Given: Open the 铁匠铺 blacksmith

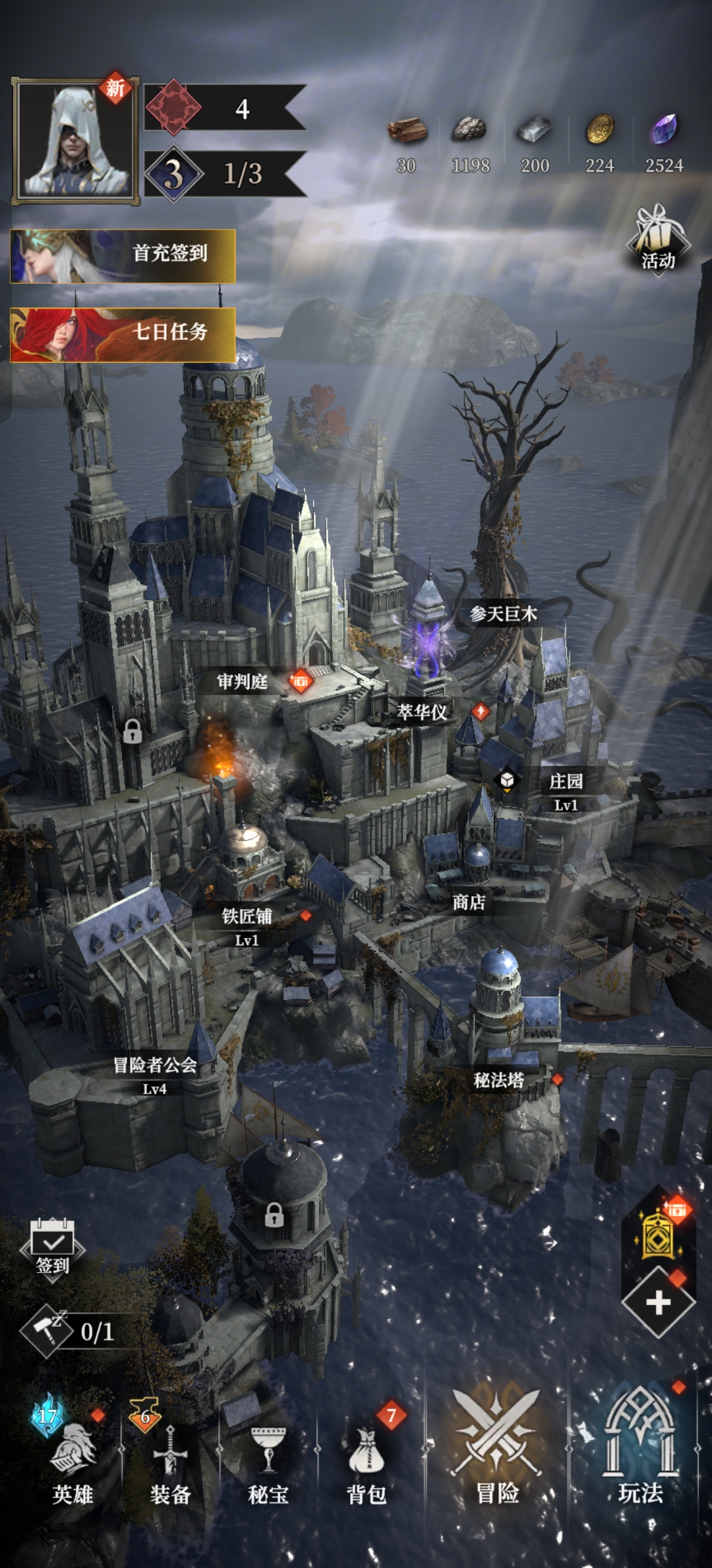Looking at the screenshot, I should click(247, 922).
